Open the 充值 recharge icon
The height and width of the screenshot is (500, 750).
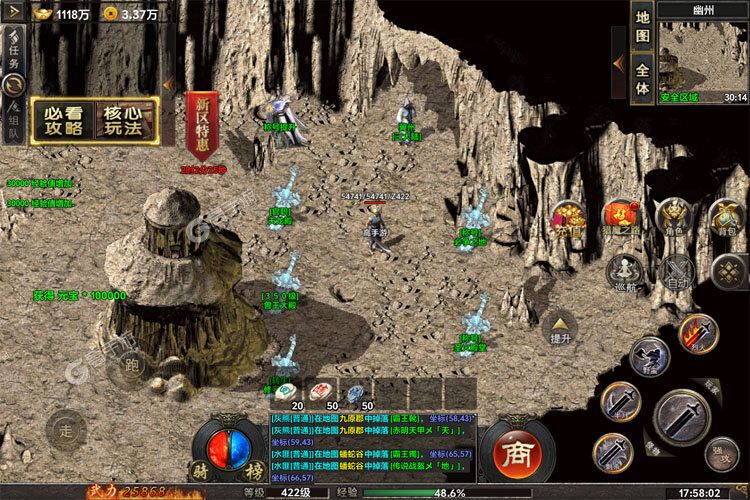click(569, 217)
